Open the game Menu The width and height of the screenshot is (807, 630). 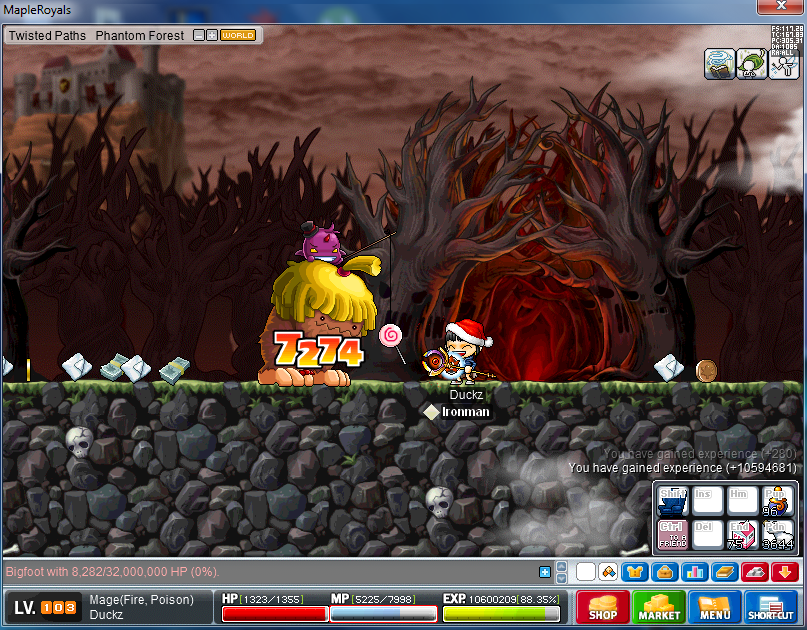click(714, 606)
